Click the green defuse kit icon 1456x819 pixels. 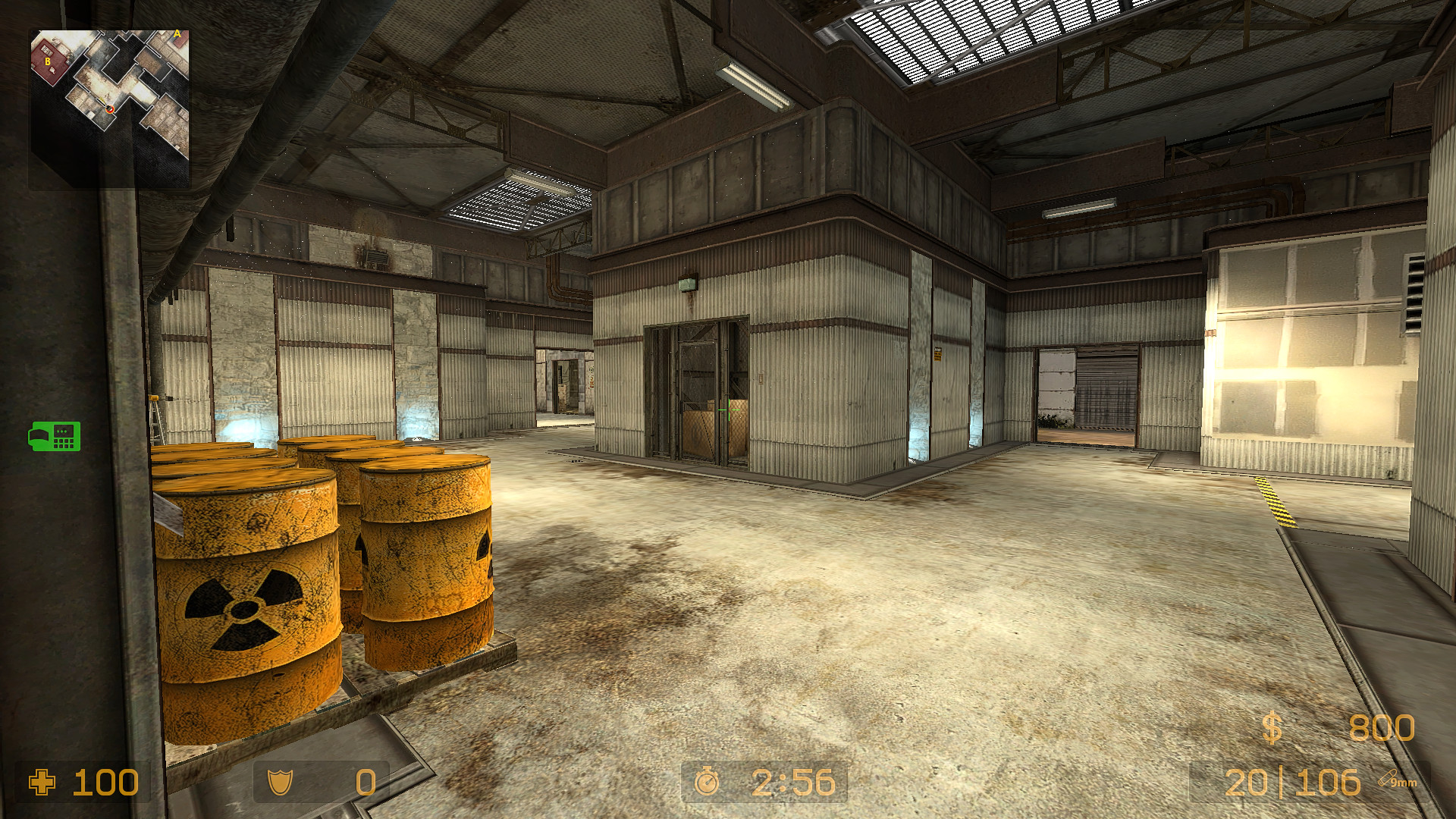coord(55,437)
